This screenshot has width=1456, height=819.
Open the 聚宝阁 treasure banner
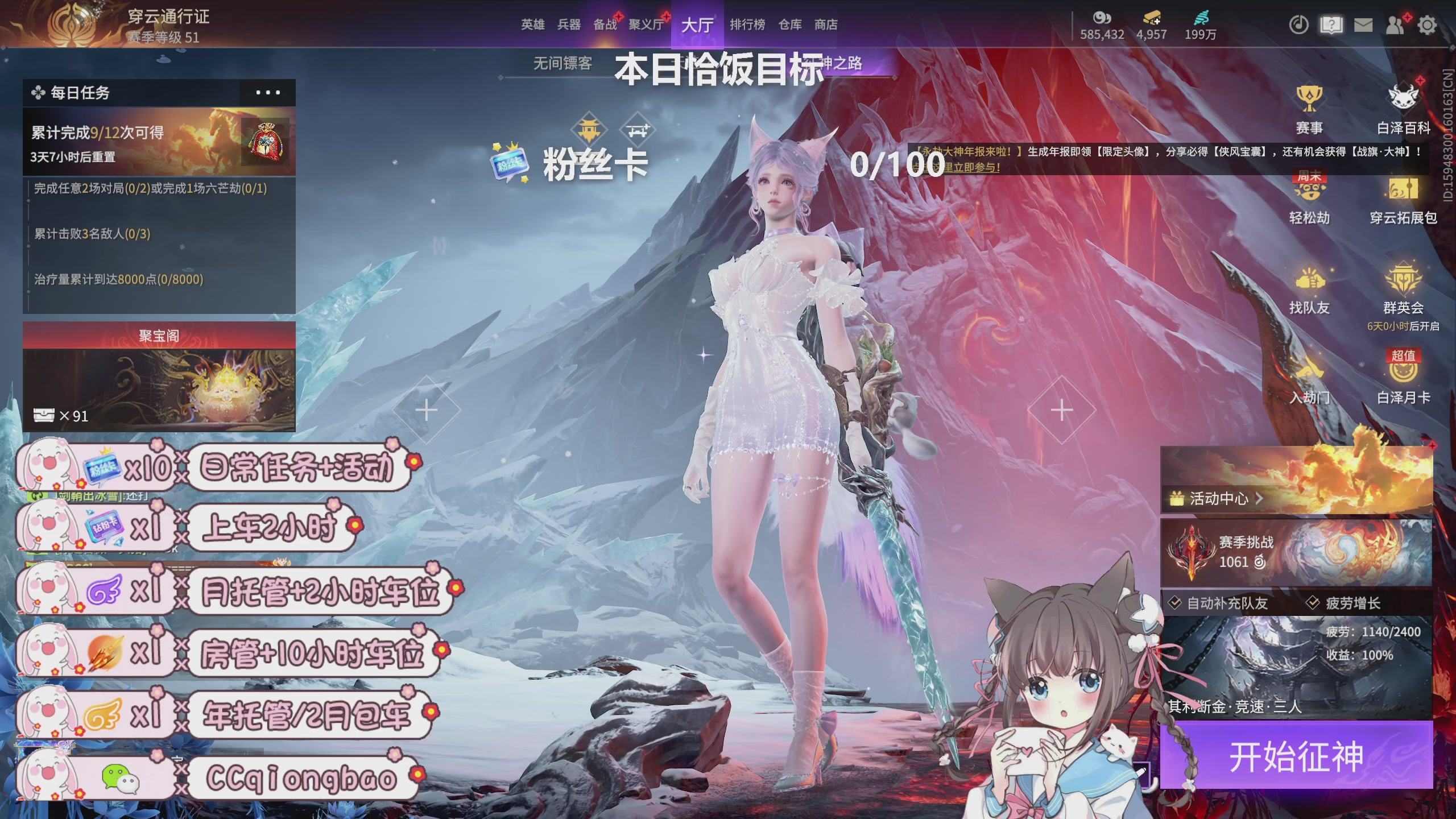click(159, 336)
